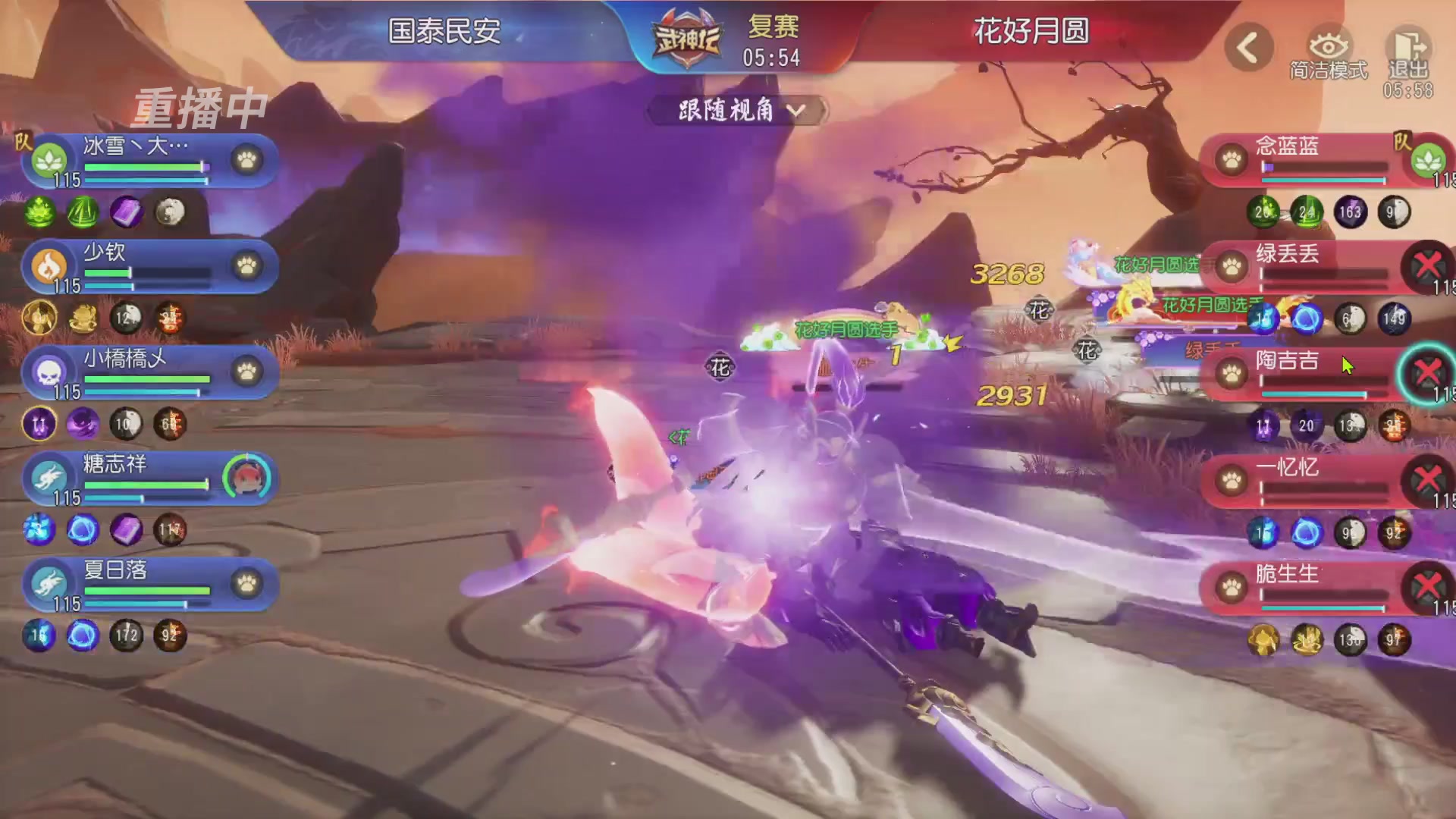The height and width of the screenshot is (819, 1456).
Task: Click the back arrow at top right
Action: coord(1248,44)
